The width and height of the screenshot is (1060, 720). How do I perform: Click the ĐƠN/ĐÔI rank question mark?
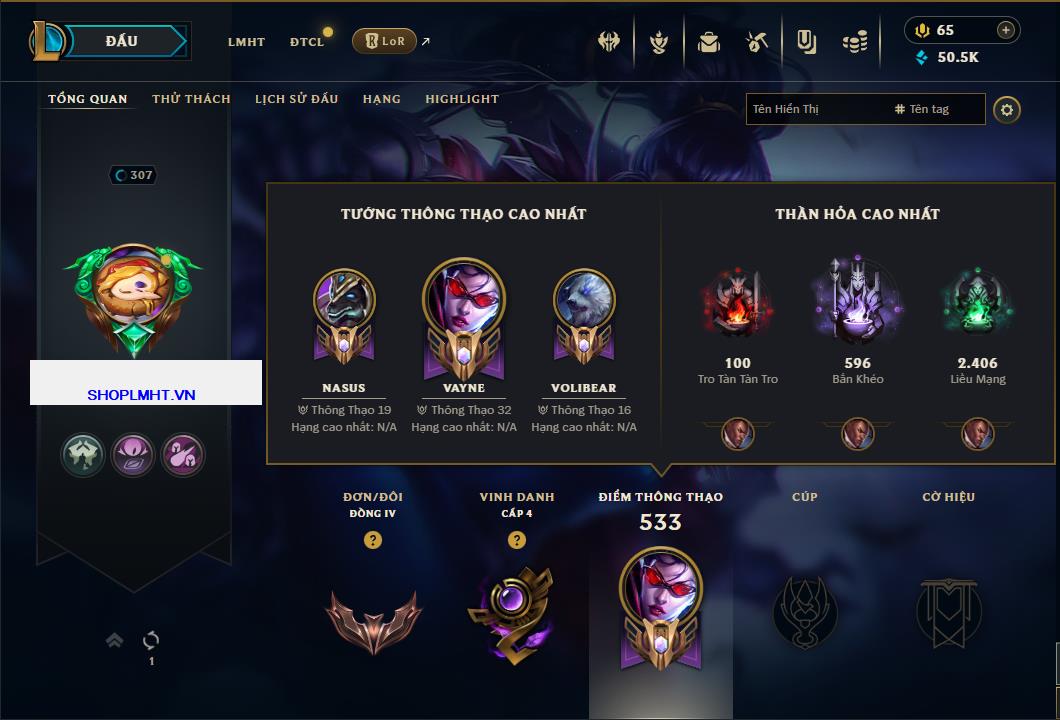point(373,540)
